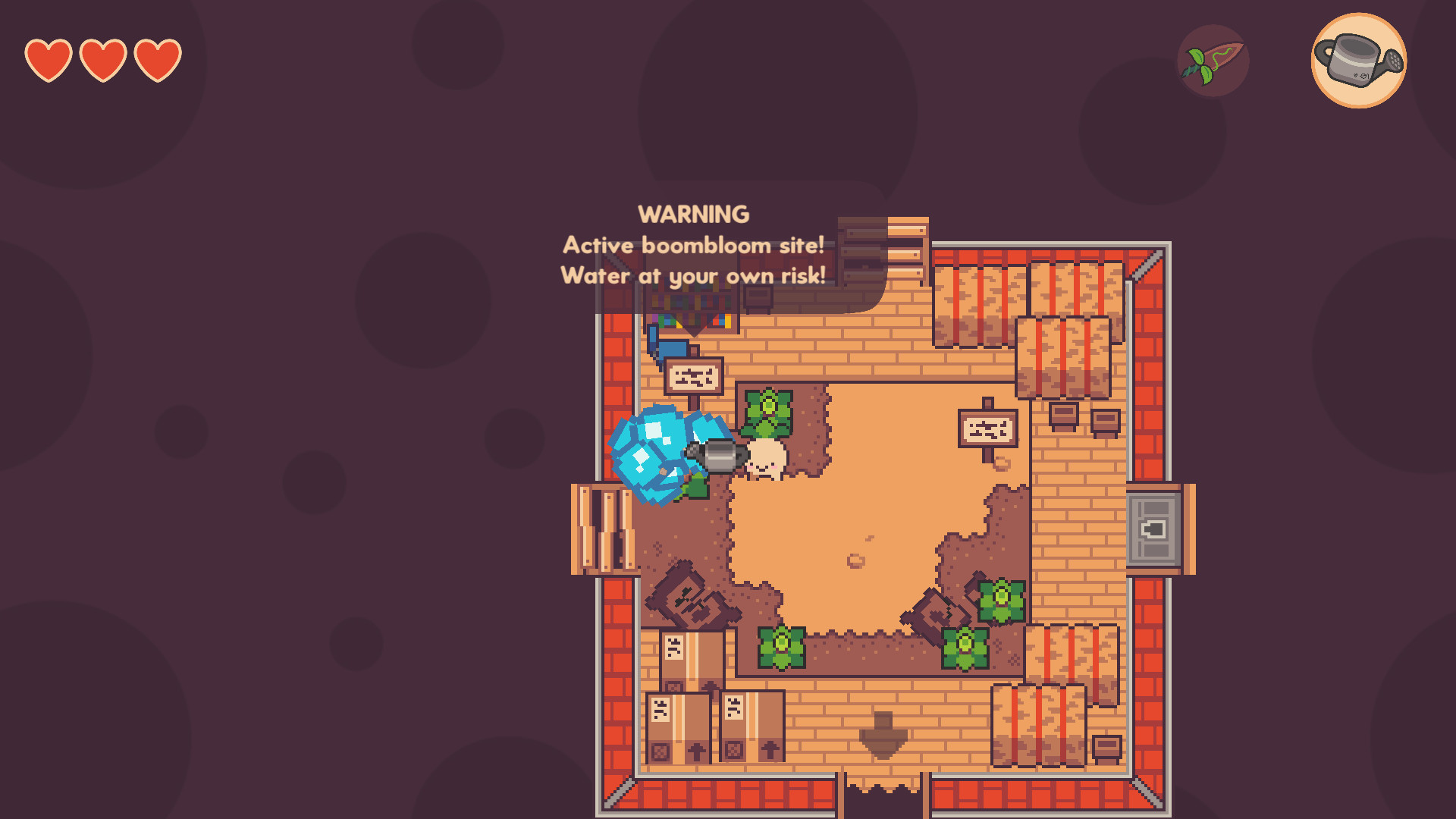Click the green plant in the bottom-right dirt patch
This screenshot has height=819, width=1456.
964,648
